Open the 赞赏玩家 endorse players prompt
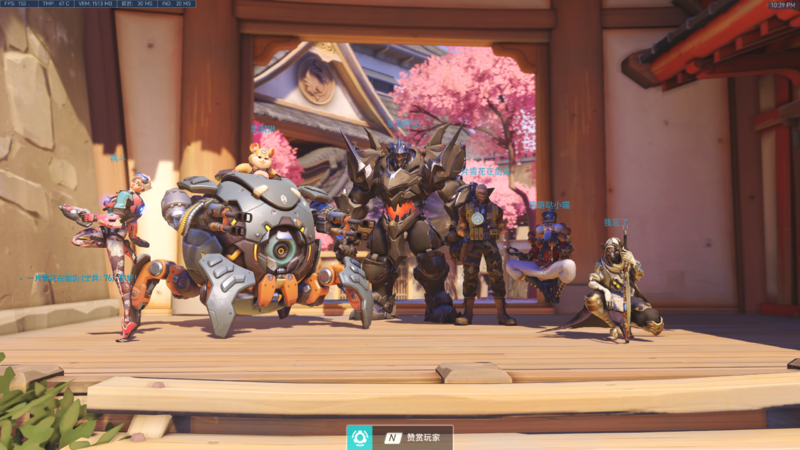Screen dimensions: 800x450 (414, 438)
